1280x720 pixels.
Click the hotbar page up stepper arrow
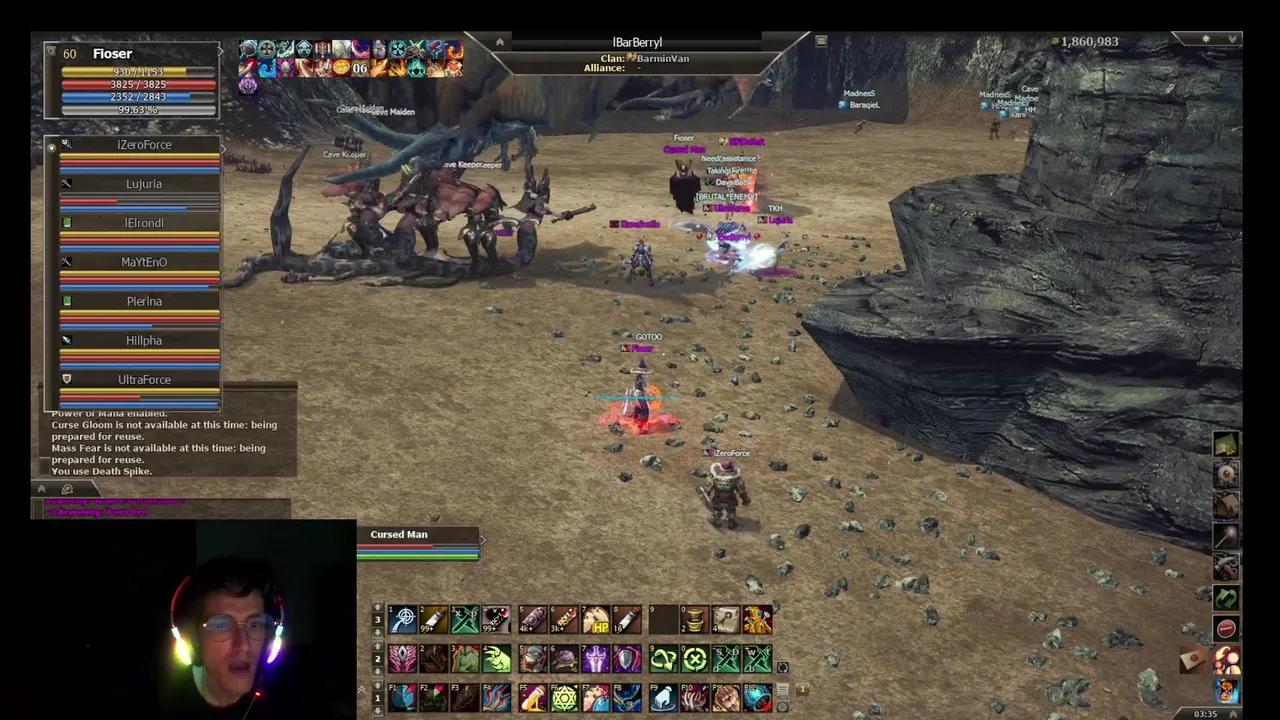[377, 605]
